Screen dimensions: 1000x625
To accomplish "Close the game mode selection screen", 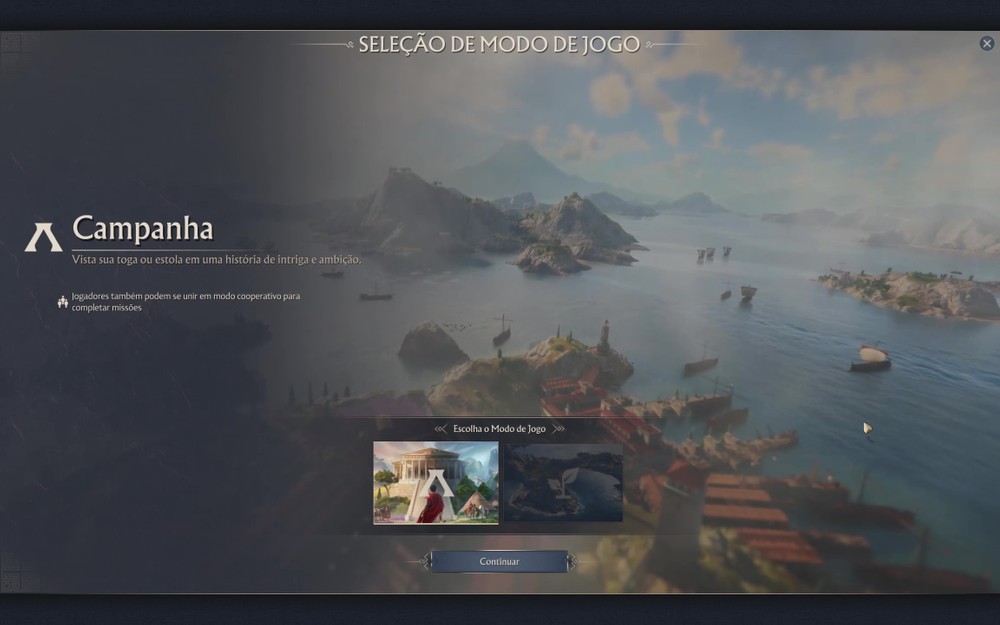I will click(x=987, y=44).
